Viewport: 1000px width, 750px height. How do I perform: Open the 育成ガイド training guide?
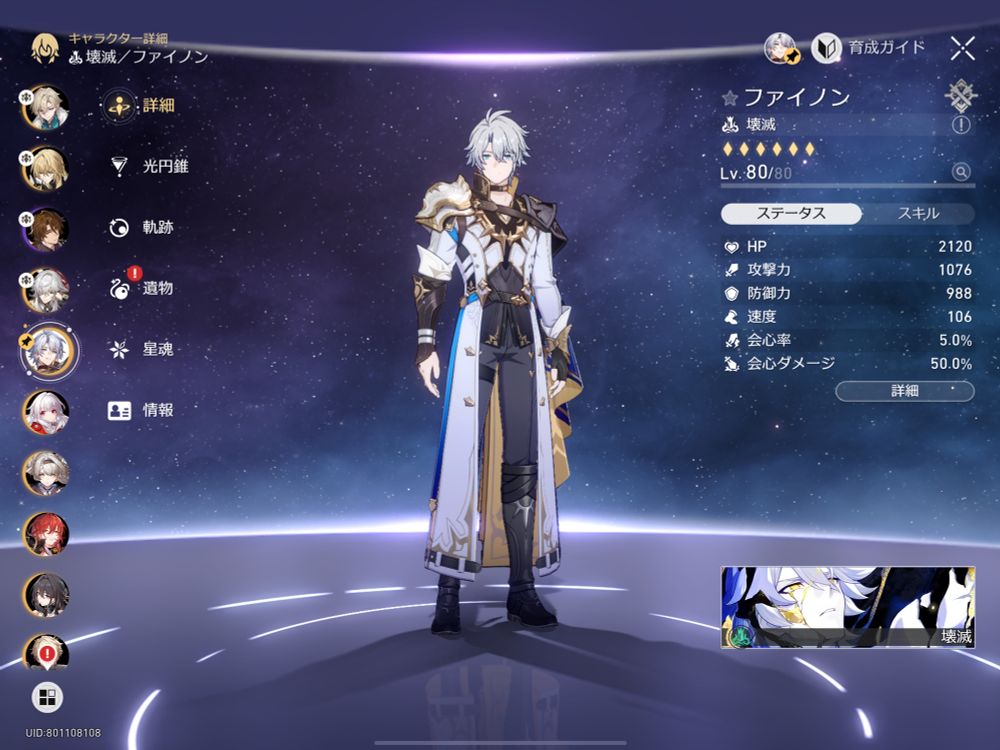tap(869, 47)
